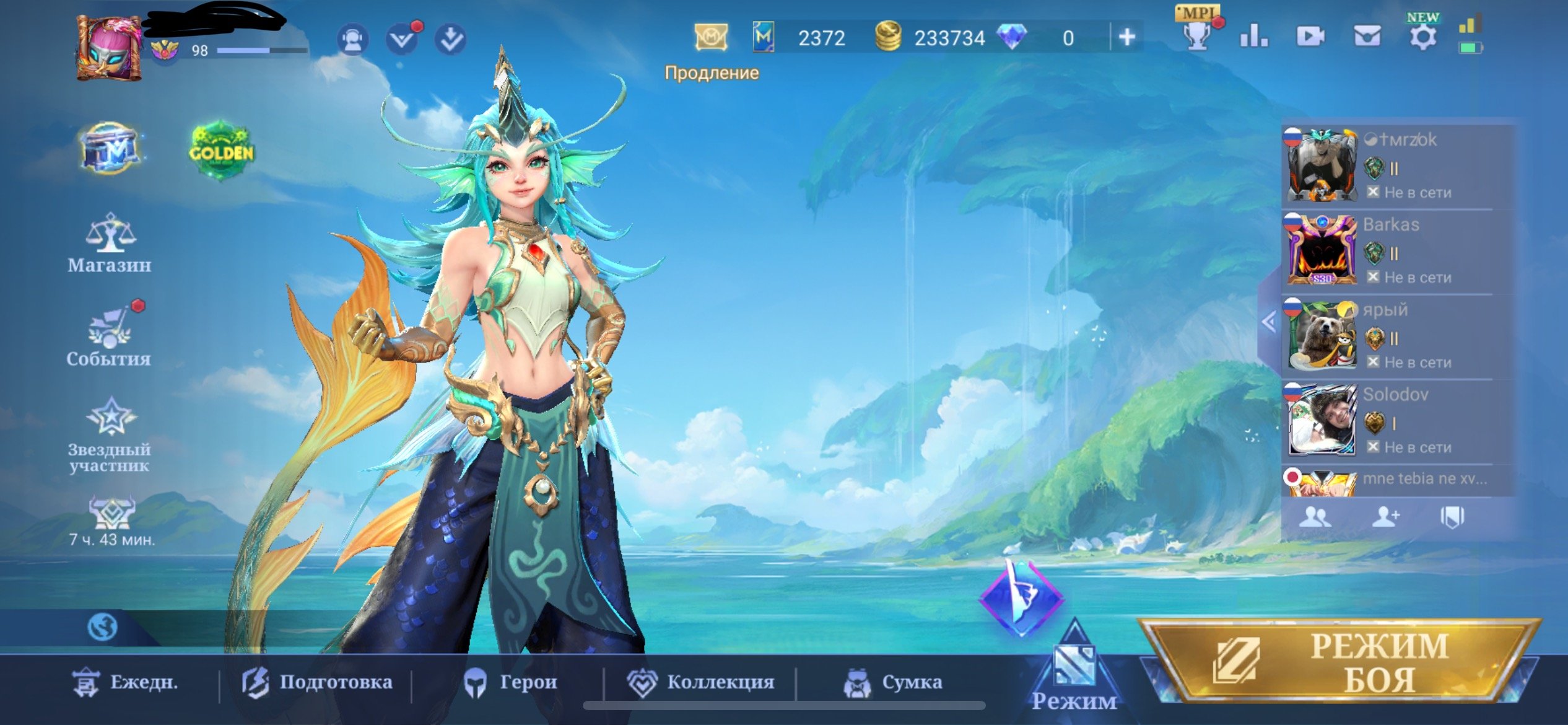
Task: Click the add friend icon
Action: (x=1385, y=517)
